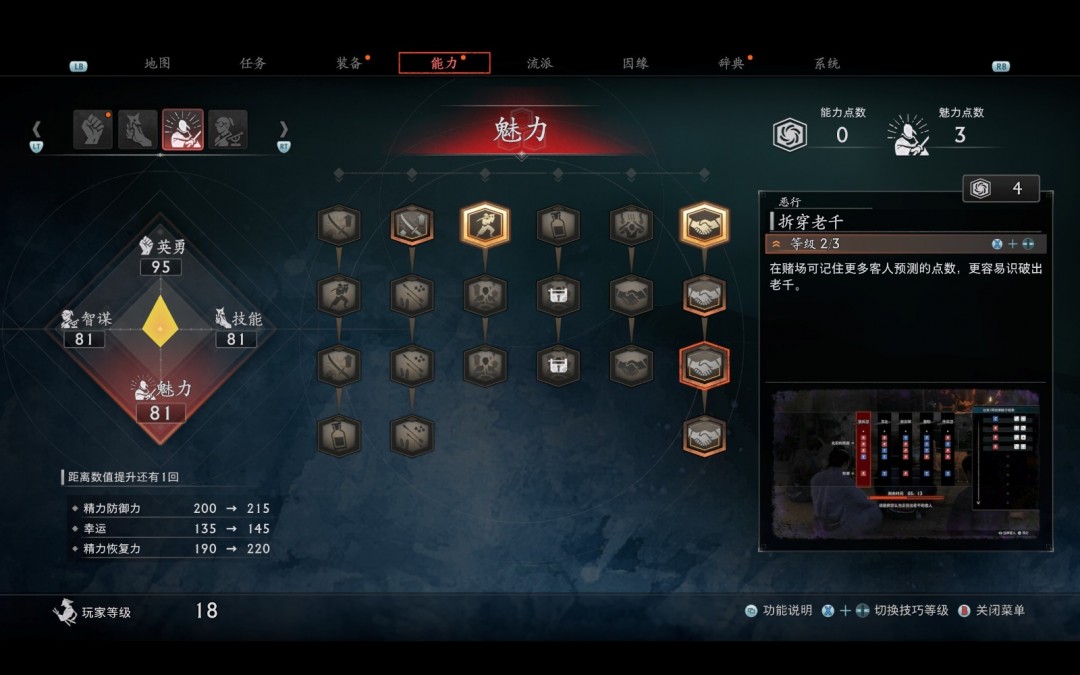Open the 装备 equipment tab
1080x675 pixels.
pyautogui.click(x=349, y=63)
